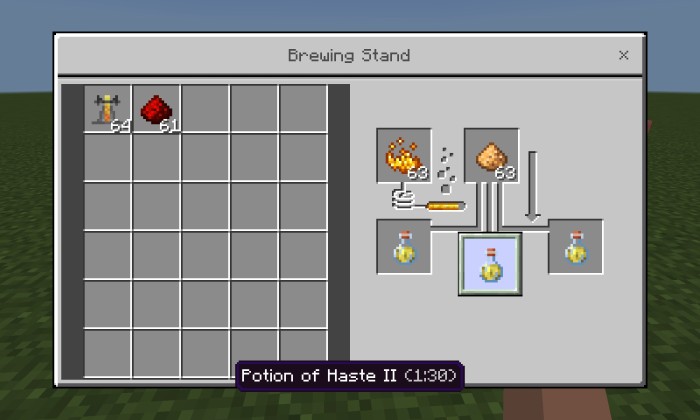The width and height of the screenshot is (700, 420).
Task: Select the brewing stand item stack
Action: [x=107, y=109]
